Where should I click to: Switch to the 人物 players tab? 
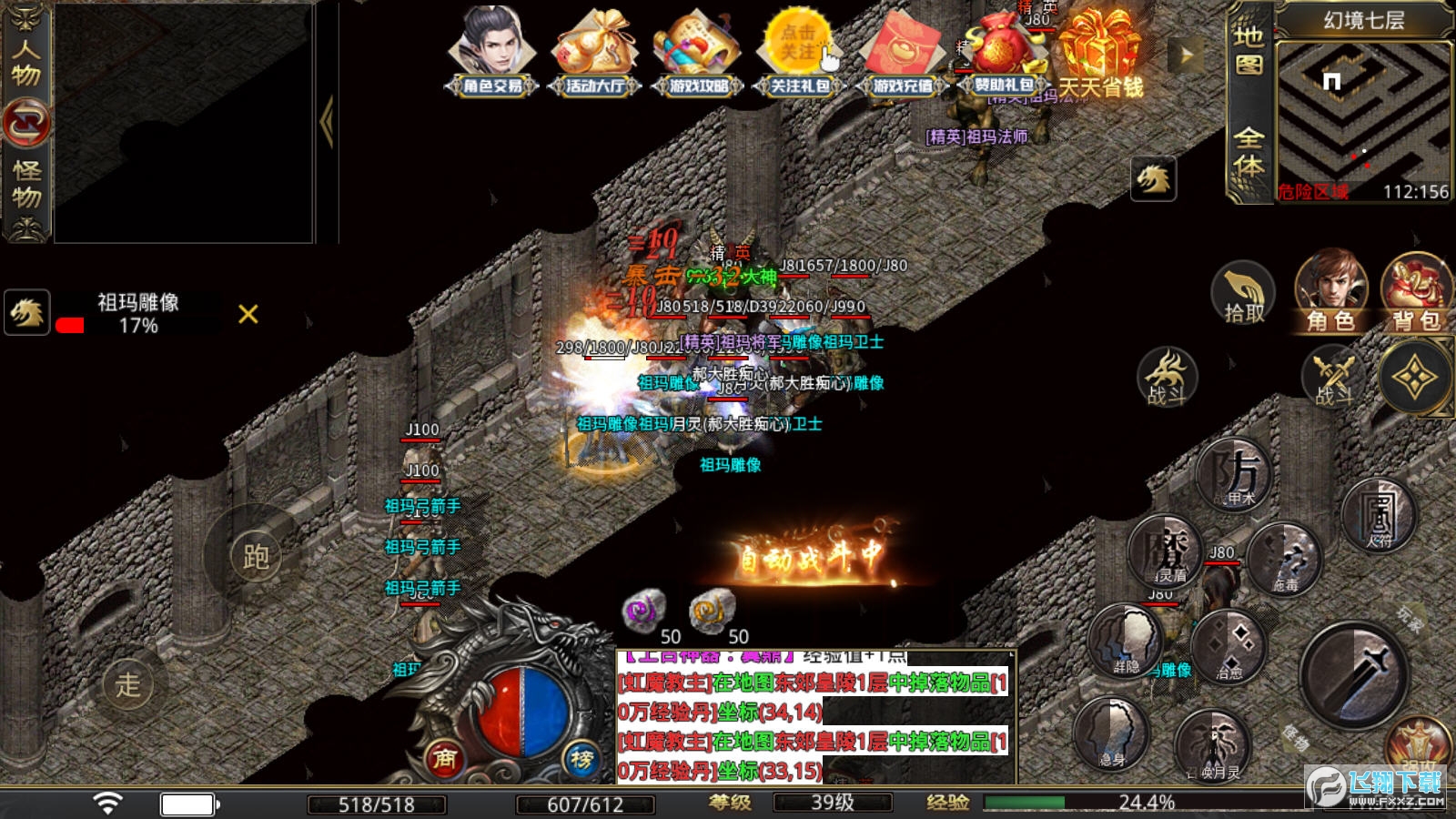pos(26,60)
